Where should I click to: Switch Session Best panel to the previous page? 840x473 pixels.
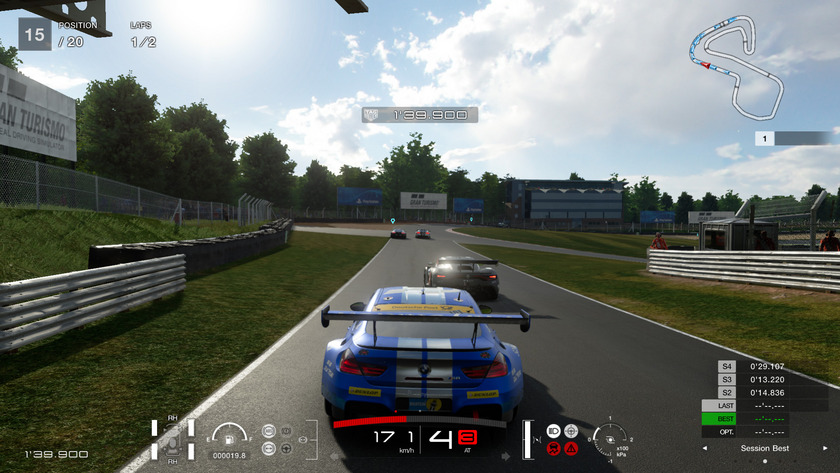[x=706, y=448]
